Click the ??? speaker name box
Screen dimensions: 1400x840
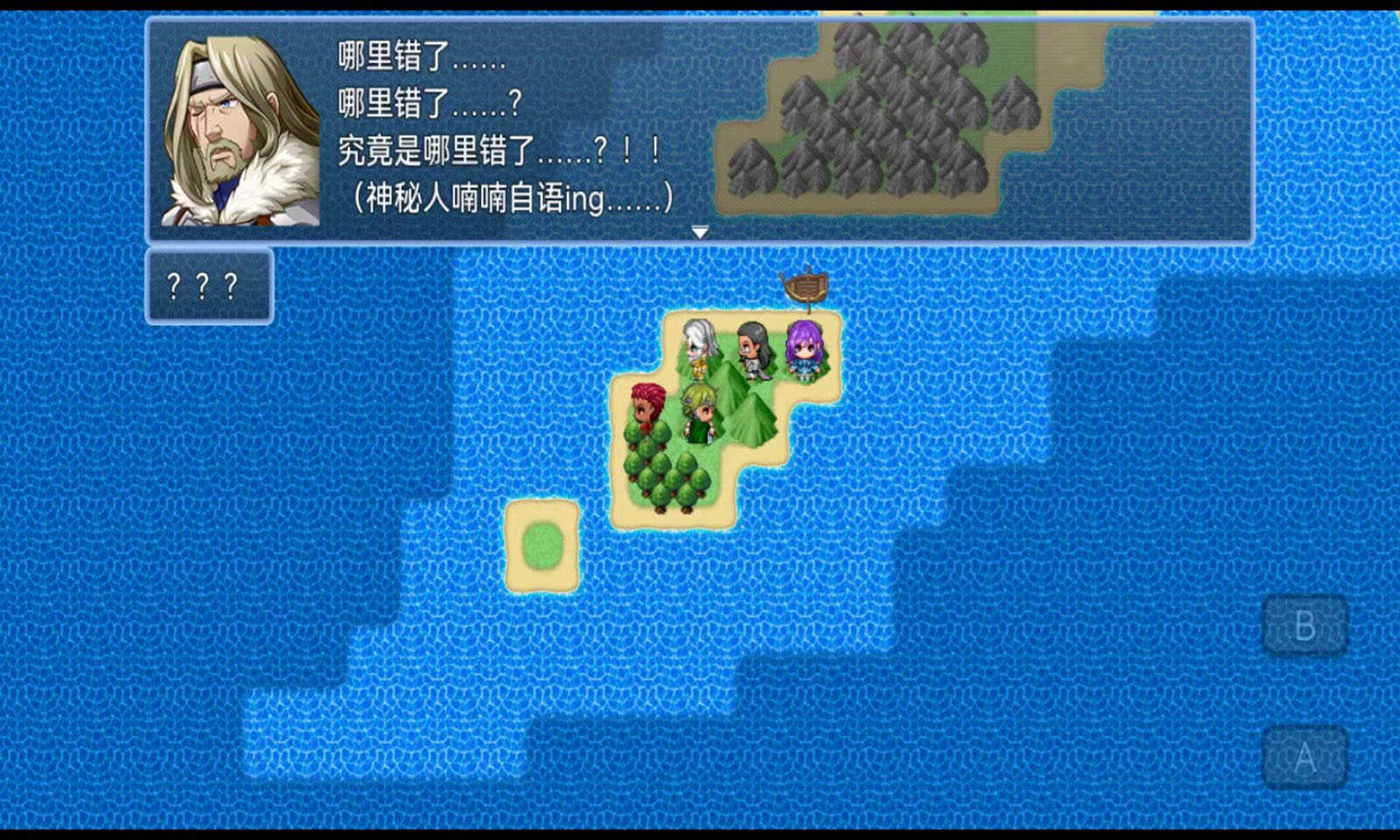[210, 285]
